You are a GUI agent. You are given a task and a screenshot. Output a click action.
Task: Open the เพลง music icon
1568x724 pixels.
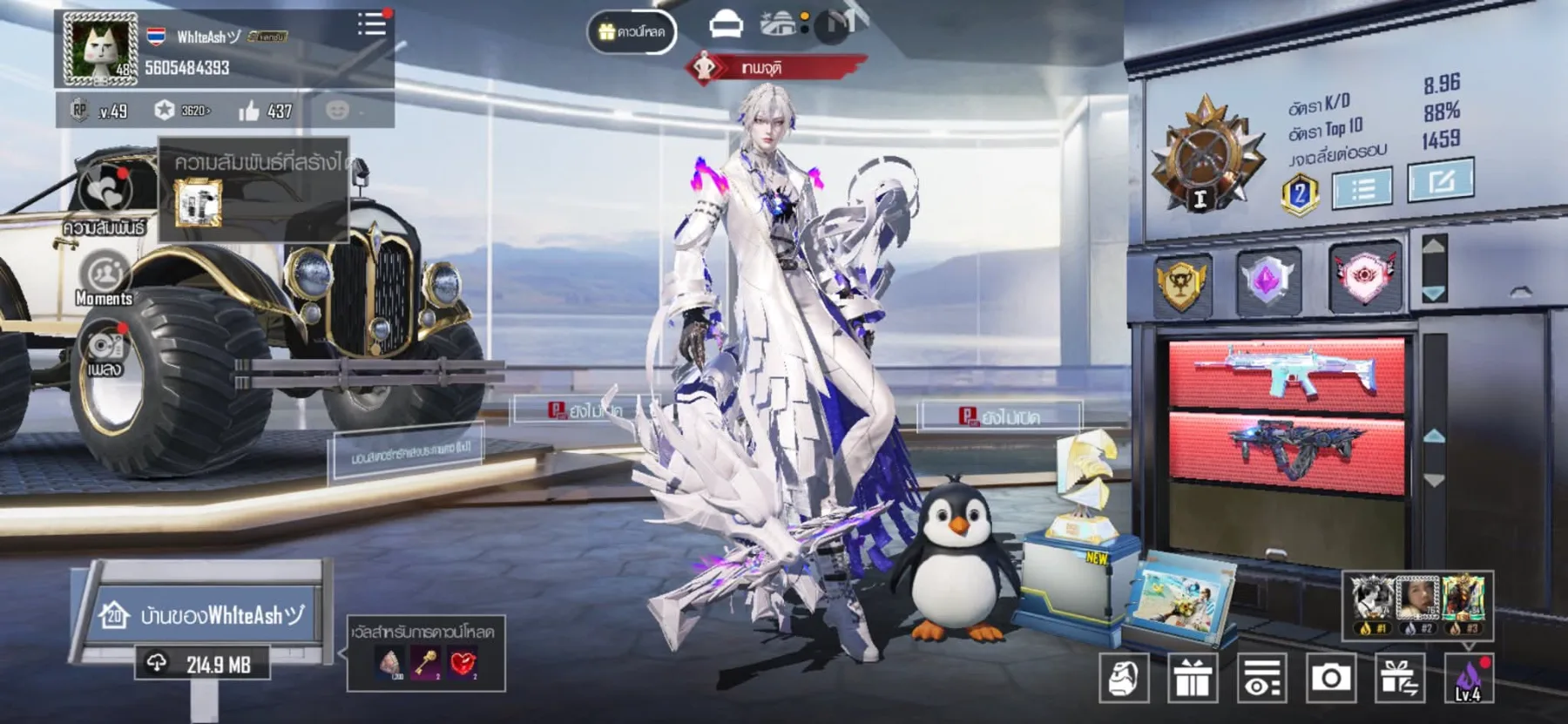tap(105, 347)
